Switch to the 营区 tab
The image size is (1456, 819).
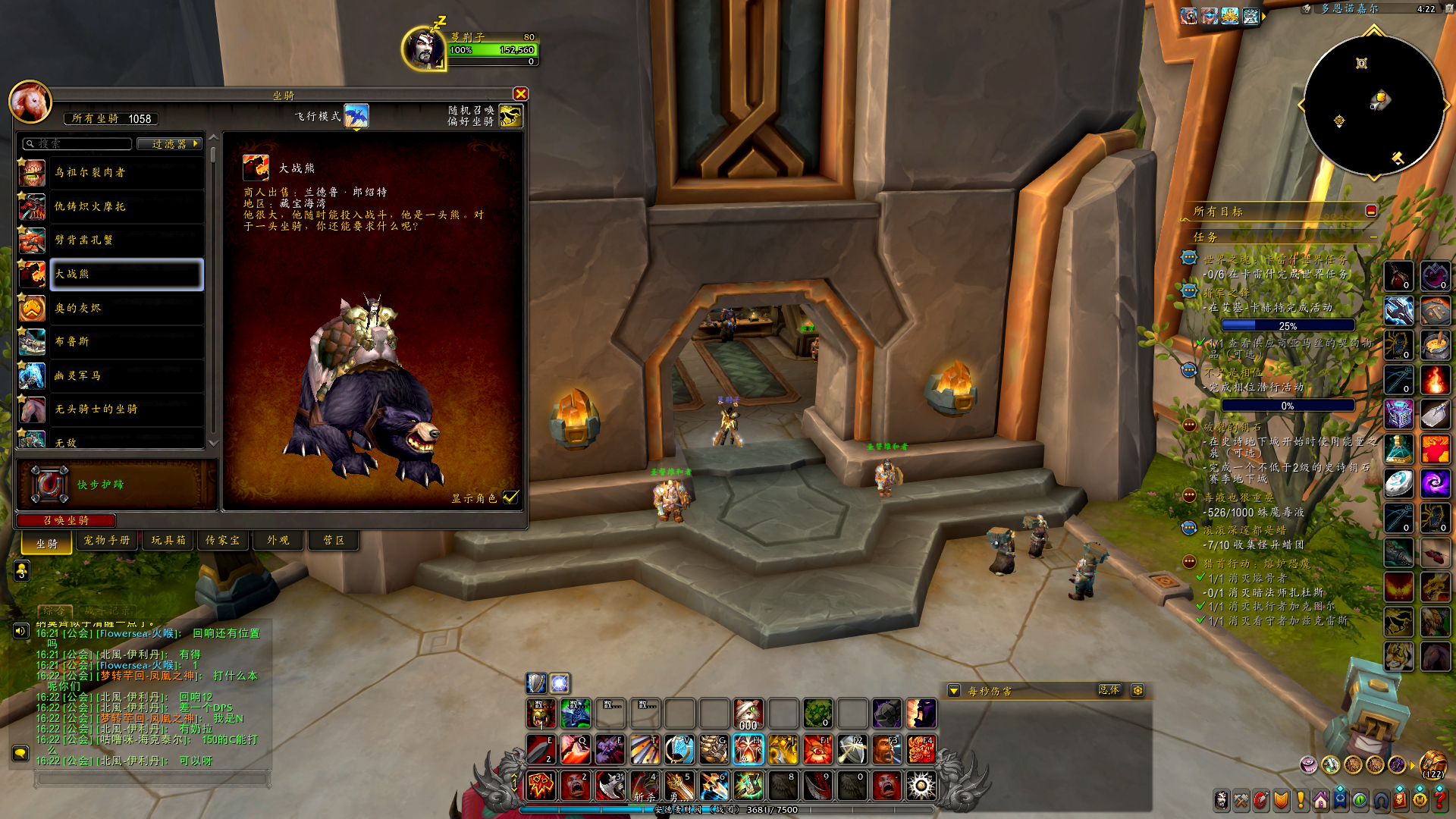pos(334,541)
